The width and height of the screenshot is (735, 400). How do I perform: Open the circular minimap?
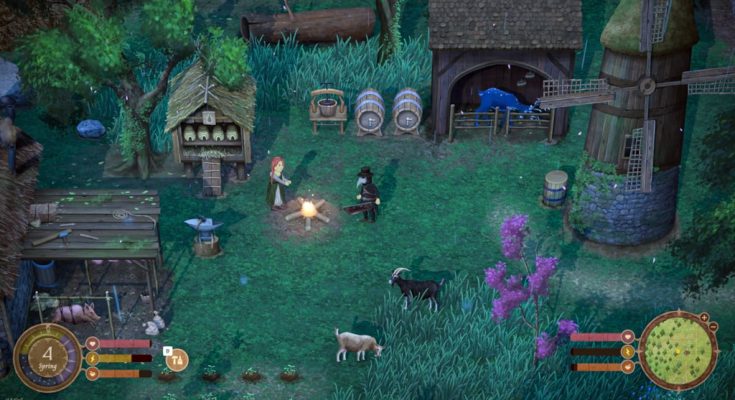[678, 350]
